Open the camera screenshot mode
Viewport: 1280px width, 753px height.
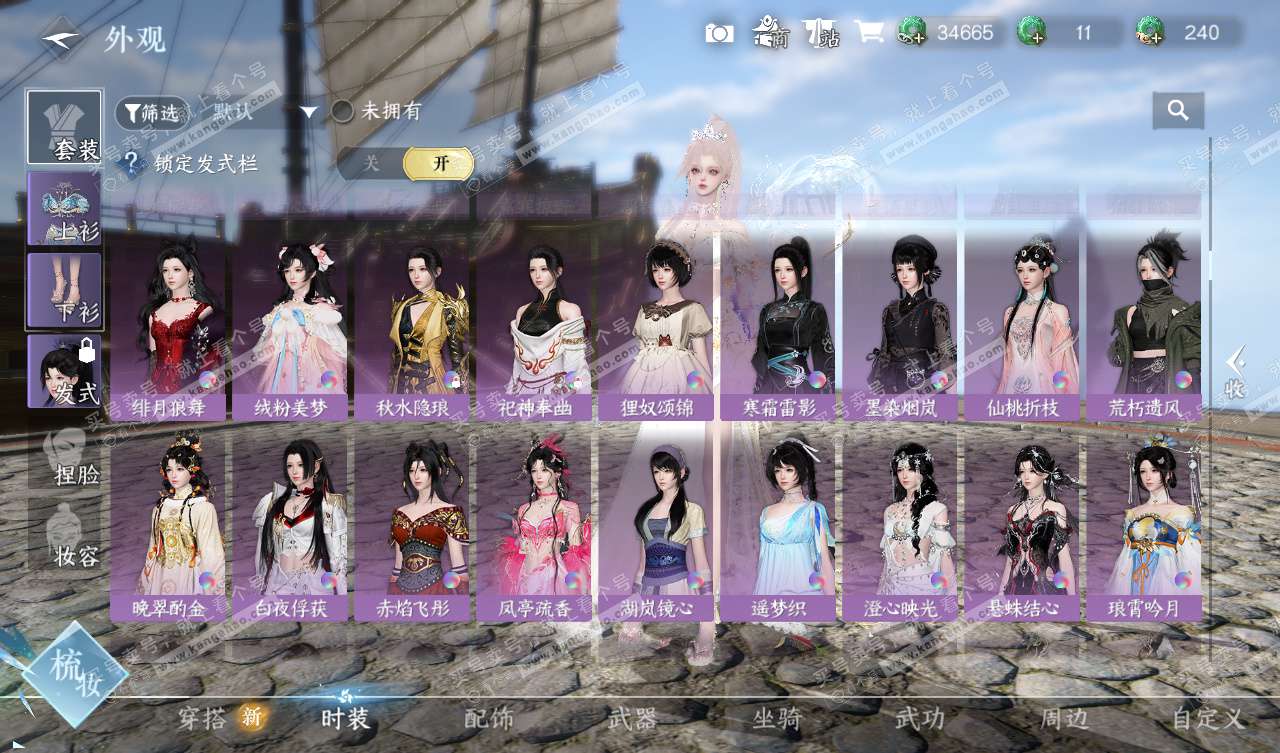pyautogui.click(x=719, y=33)
